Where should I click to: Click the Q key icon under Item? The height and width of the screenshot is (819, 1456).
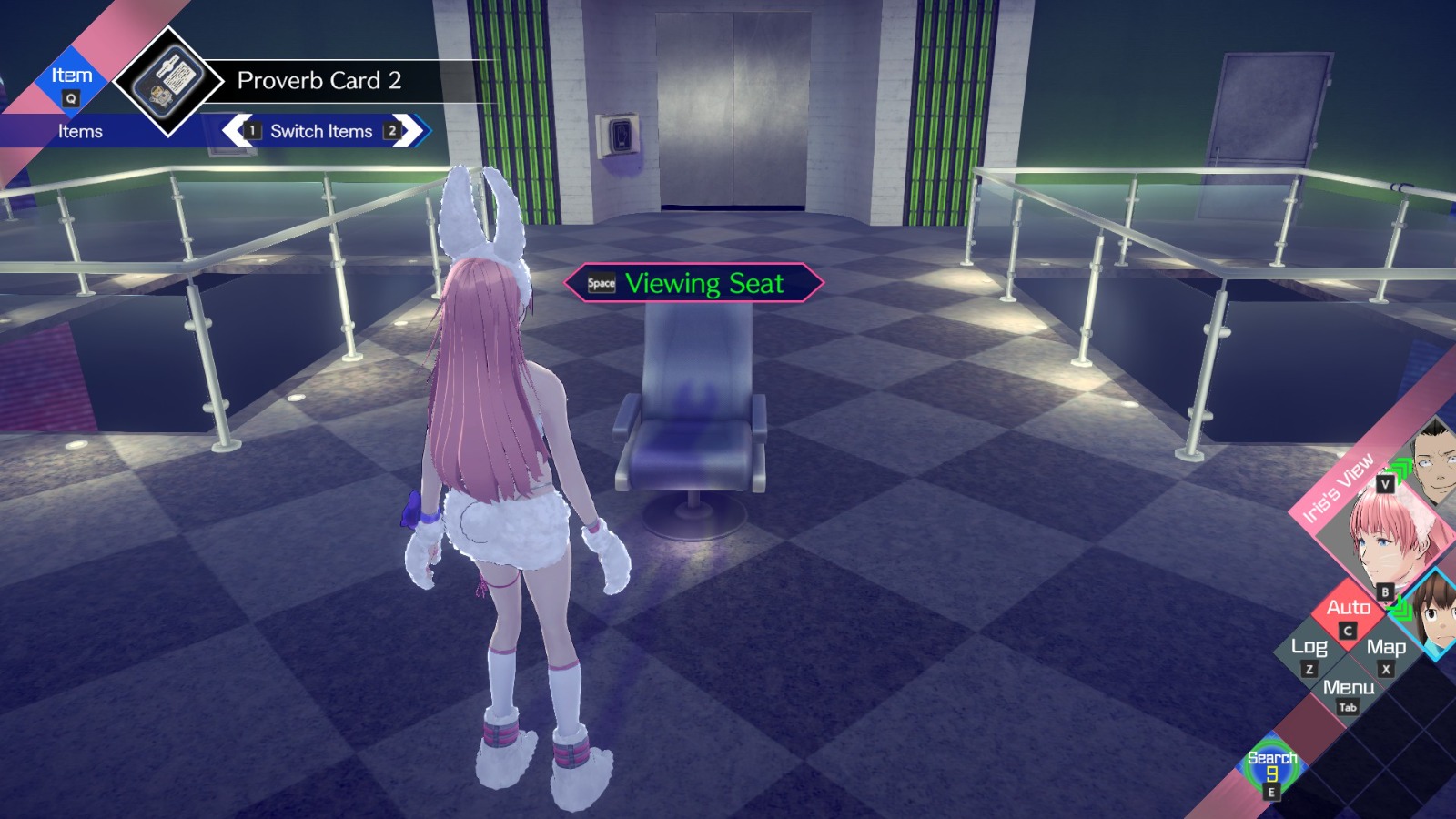coord(70,98)
